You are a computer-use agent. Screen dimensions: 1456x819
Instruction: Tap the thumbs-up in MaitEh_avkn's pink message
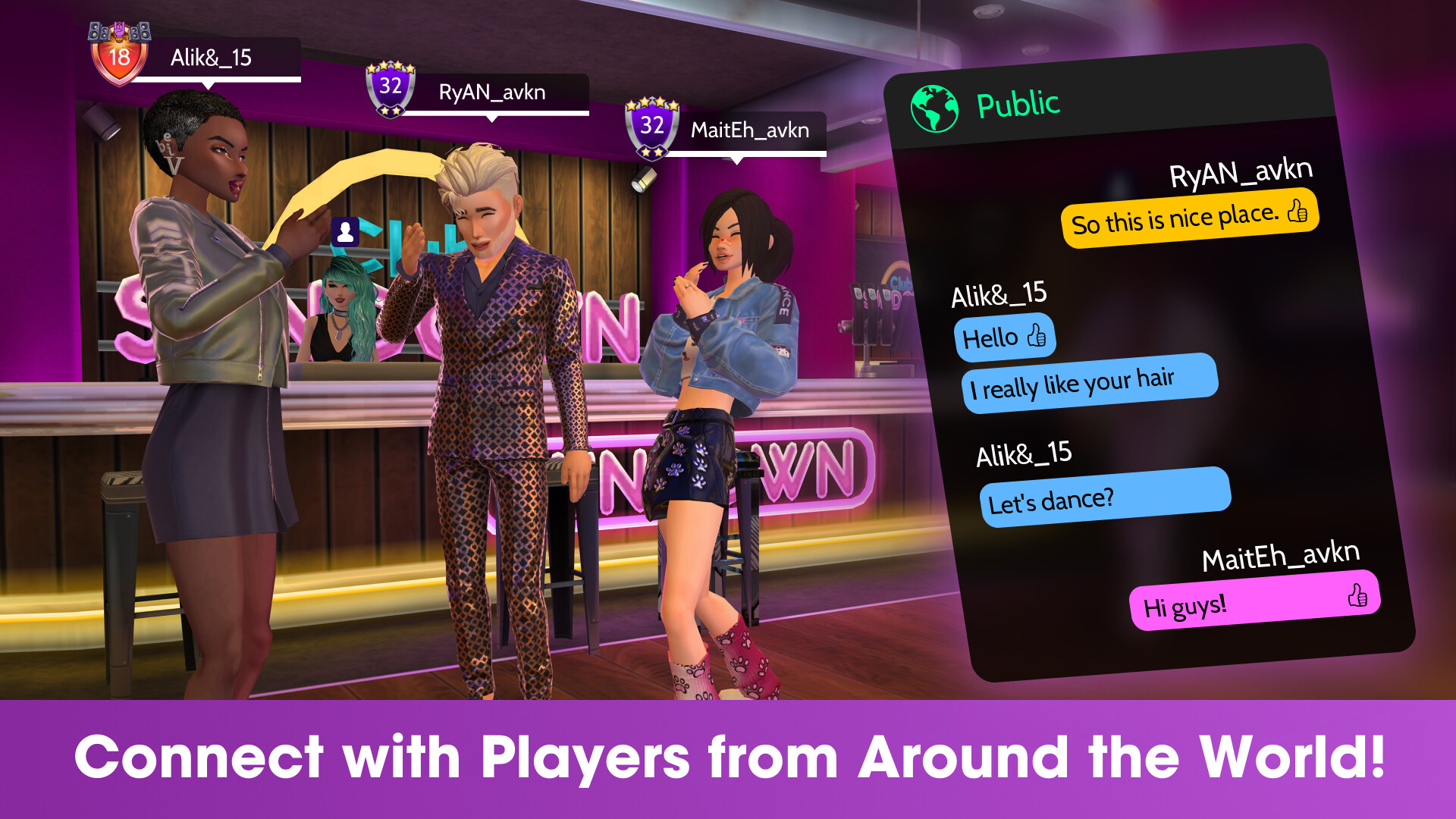(1357, 597)
